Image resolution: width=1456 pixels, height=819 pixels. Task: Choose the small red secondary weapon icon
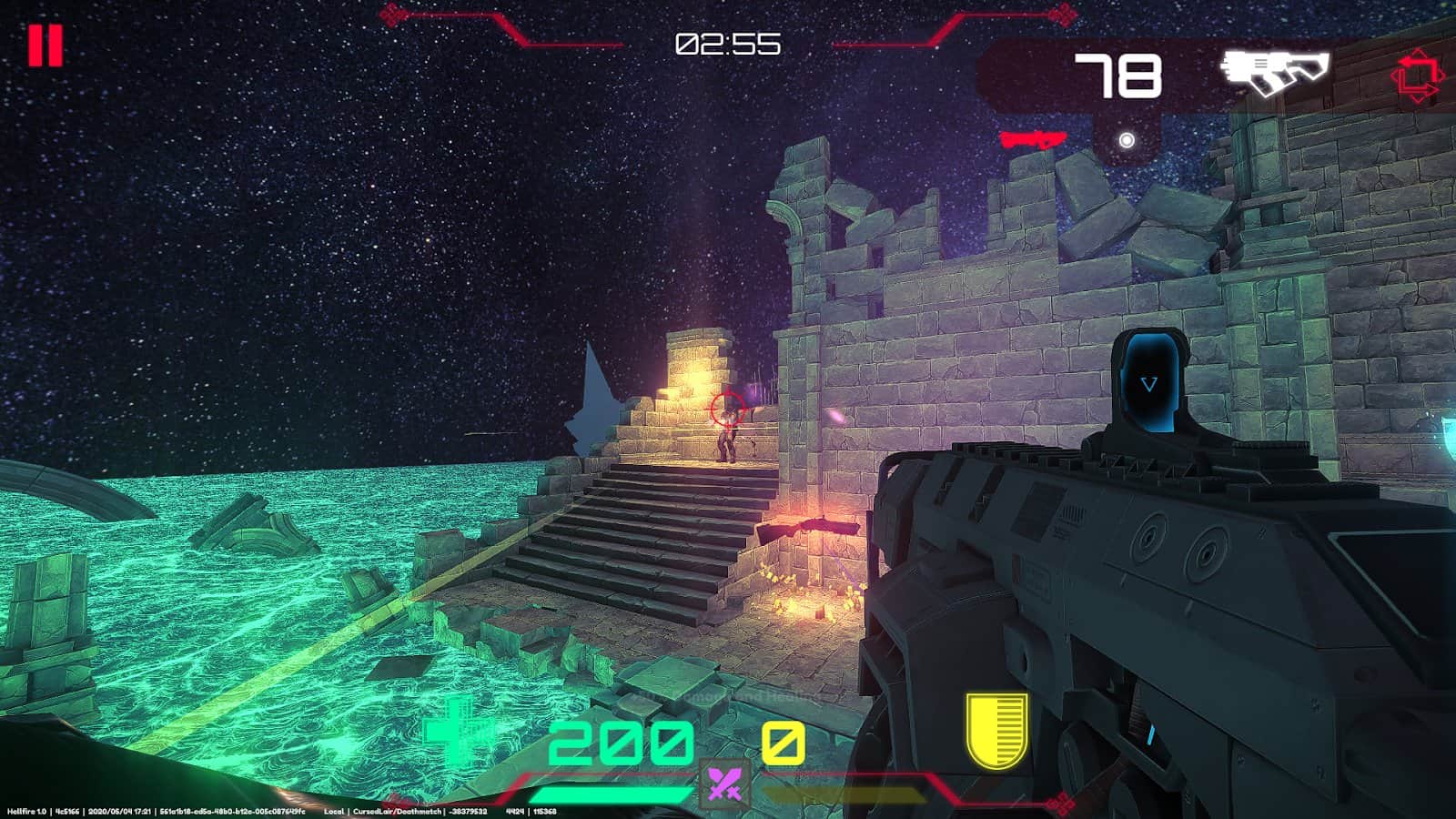click(x=1033, y=139)
